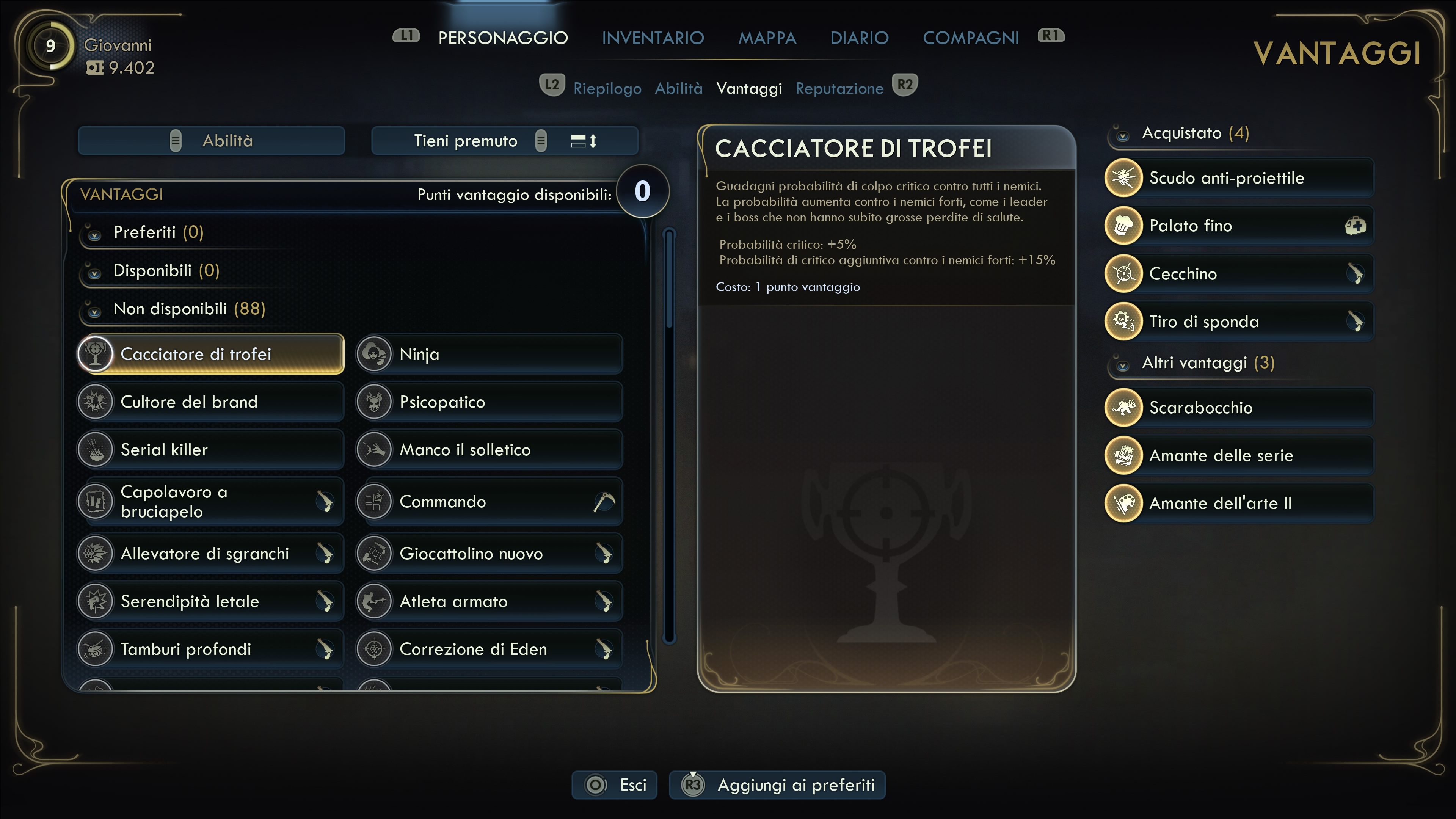Toggle the Non disponibili list
The width and height of the screenshot is (1456, 819).
pos(95,310)
